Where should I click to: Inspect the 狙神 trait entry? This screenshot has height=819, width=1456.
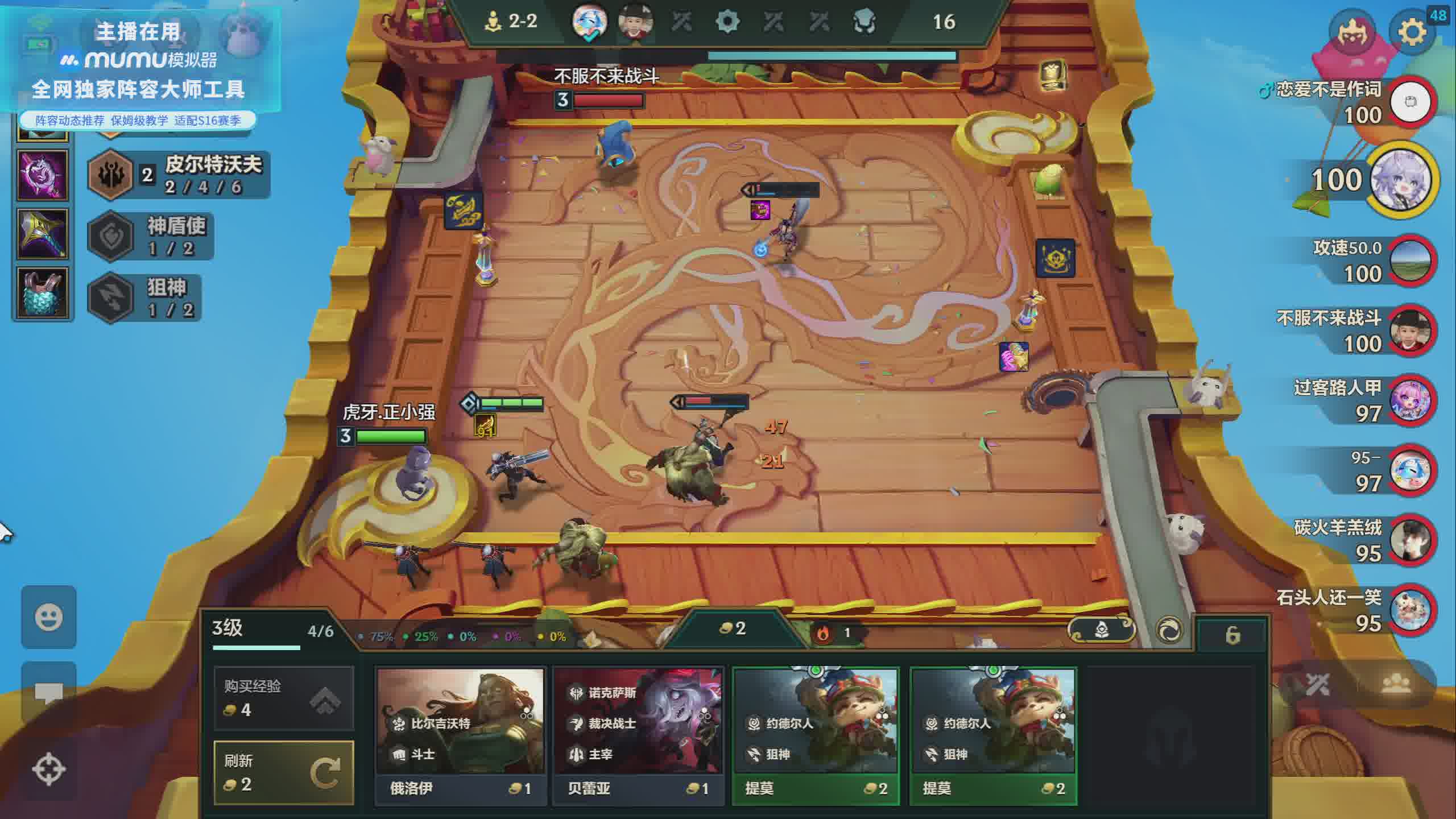(x=145, y=297)
